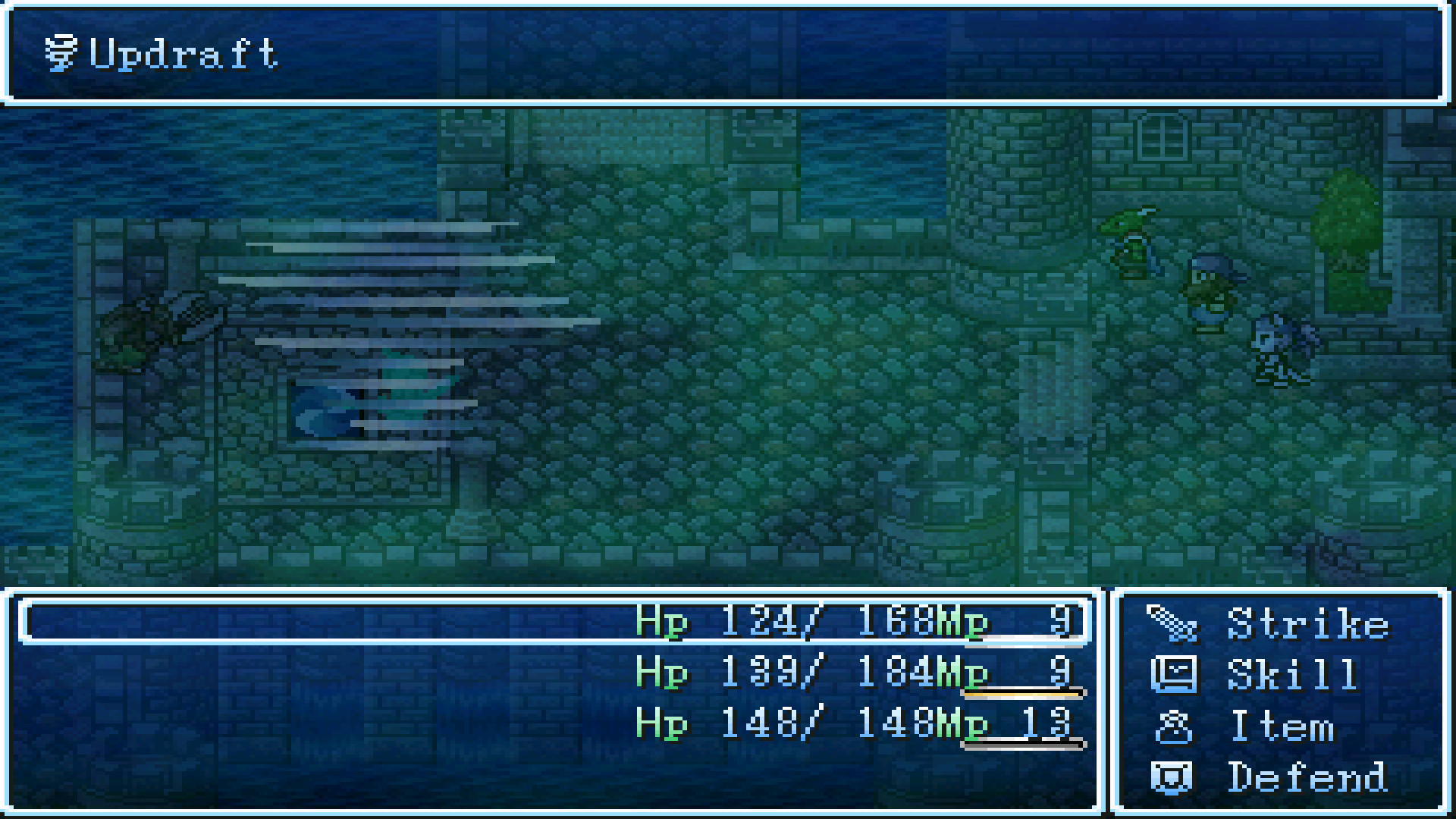Expand the Updraft skill banner
Viewport: 1456px width, 819px height.
click(x=182, y=53)
